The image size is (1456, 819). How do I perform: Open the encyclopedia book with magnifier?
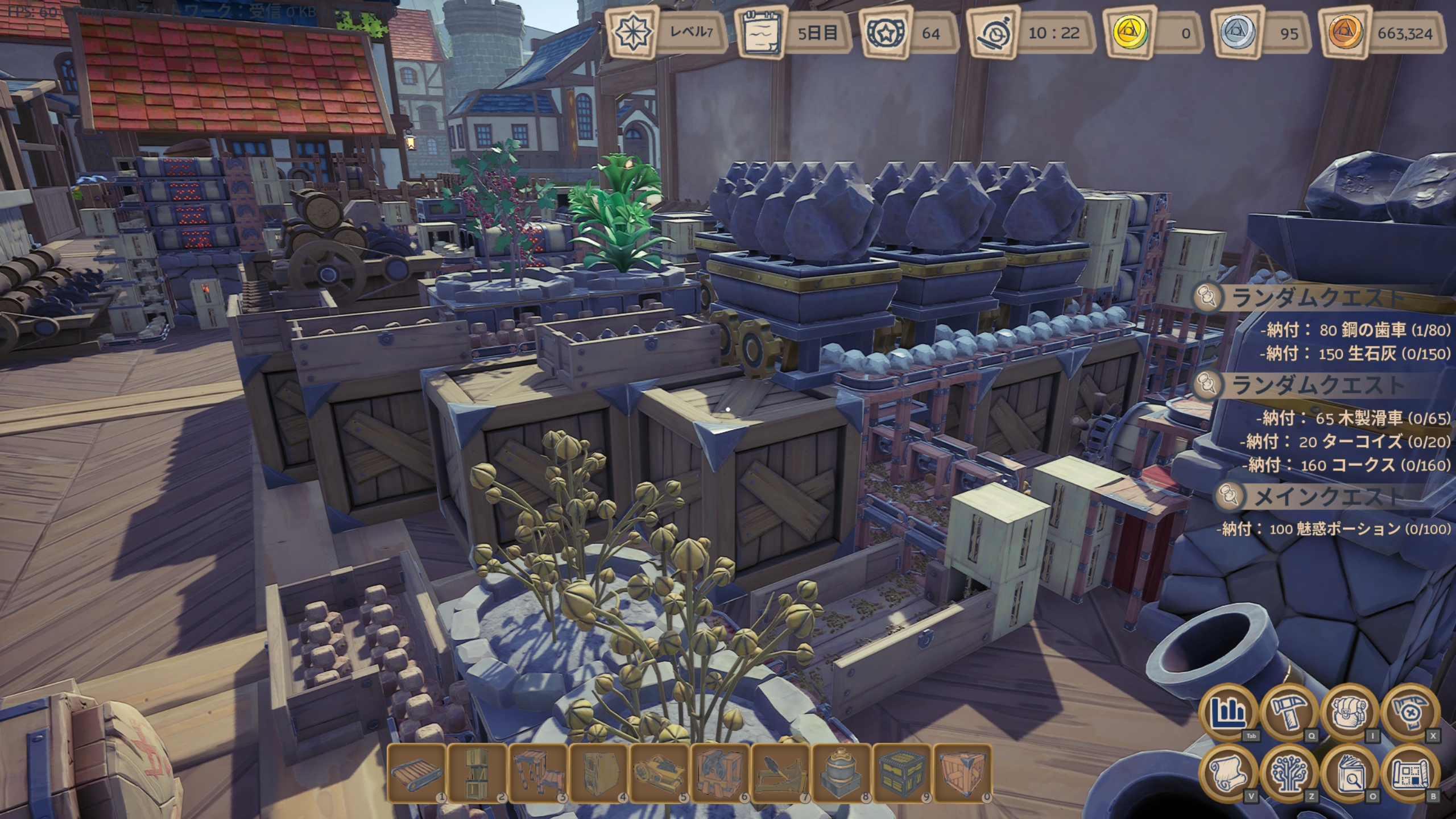(x=1350, y=773)
